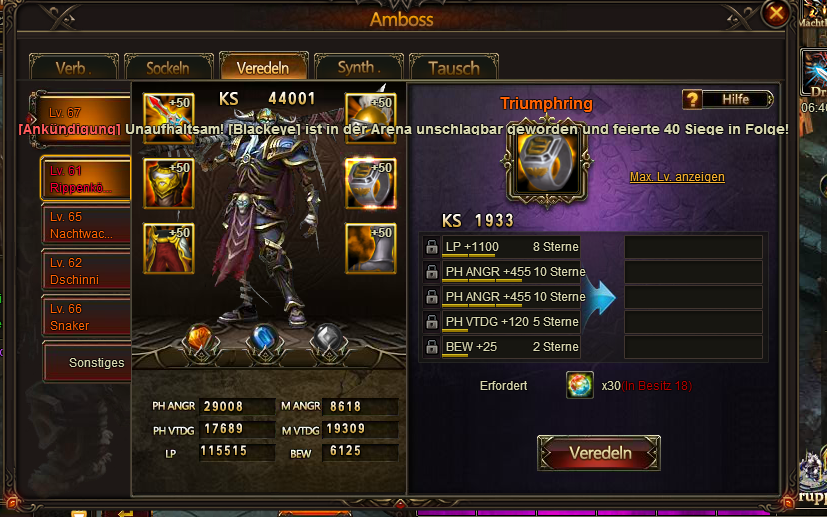827x517 pixels.
Task: Choose the red trousers equipment slot
Action: click(168, 248)
